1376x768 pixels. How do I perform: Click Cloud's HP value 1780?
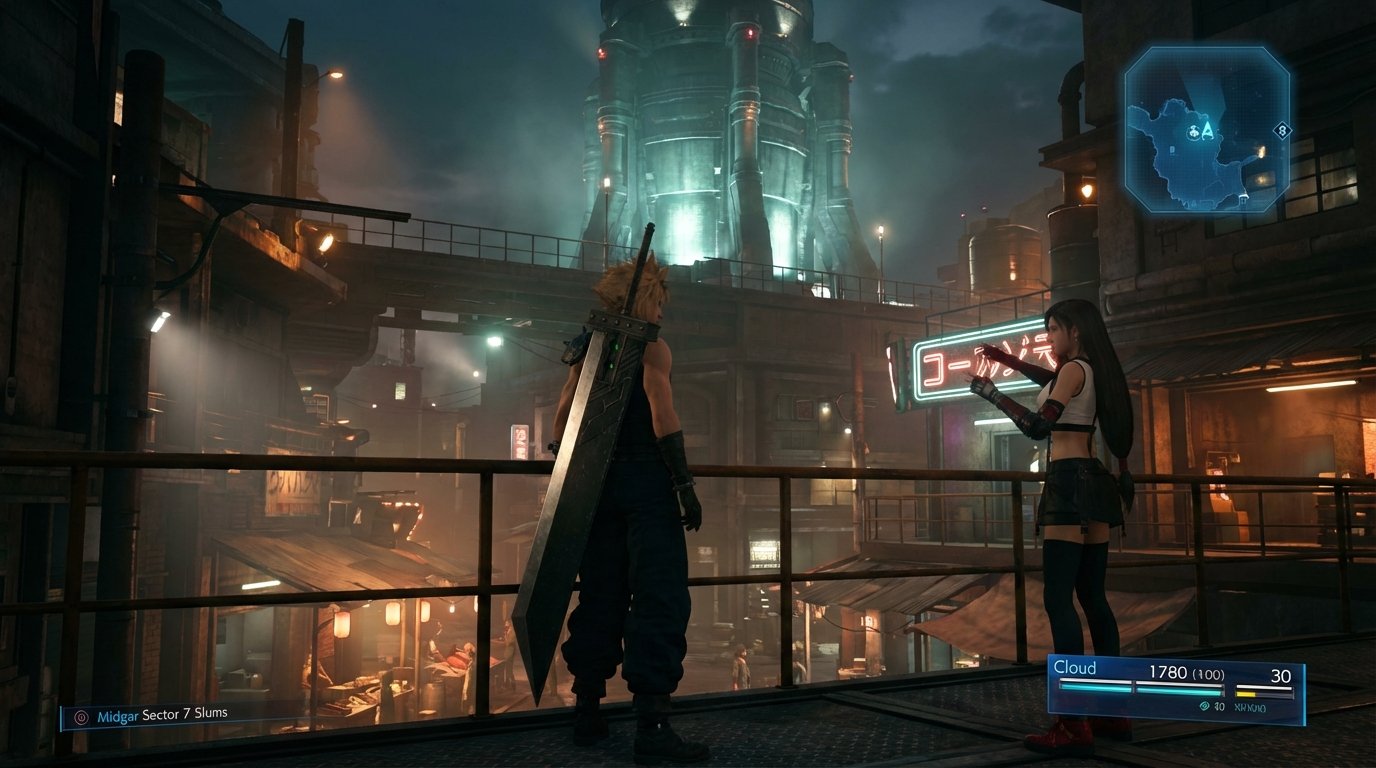click(1168, 673)
